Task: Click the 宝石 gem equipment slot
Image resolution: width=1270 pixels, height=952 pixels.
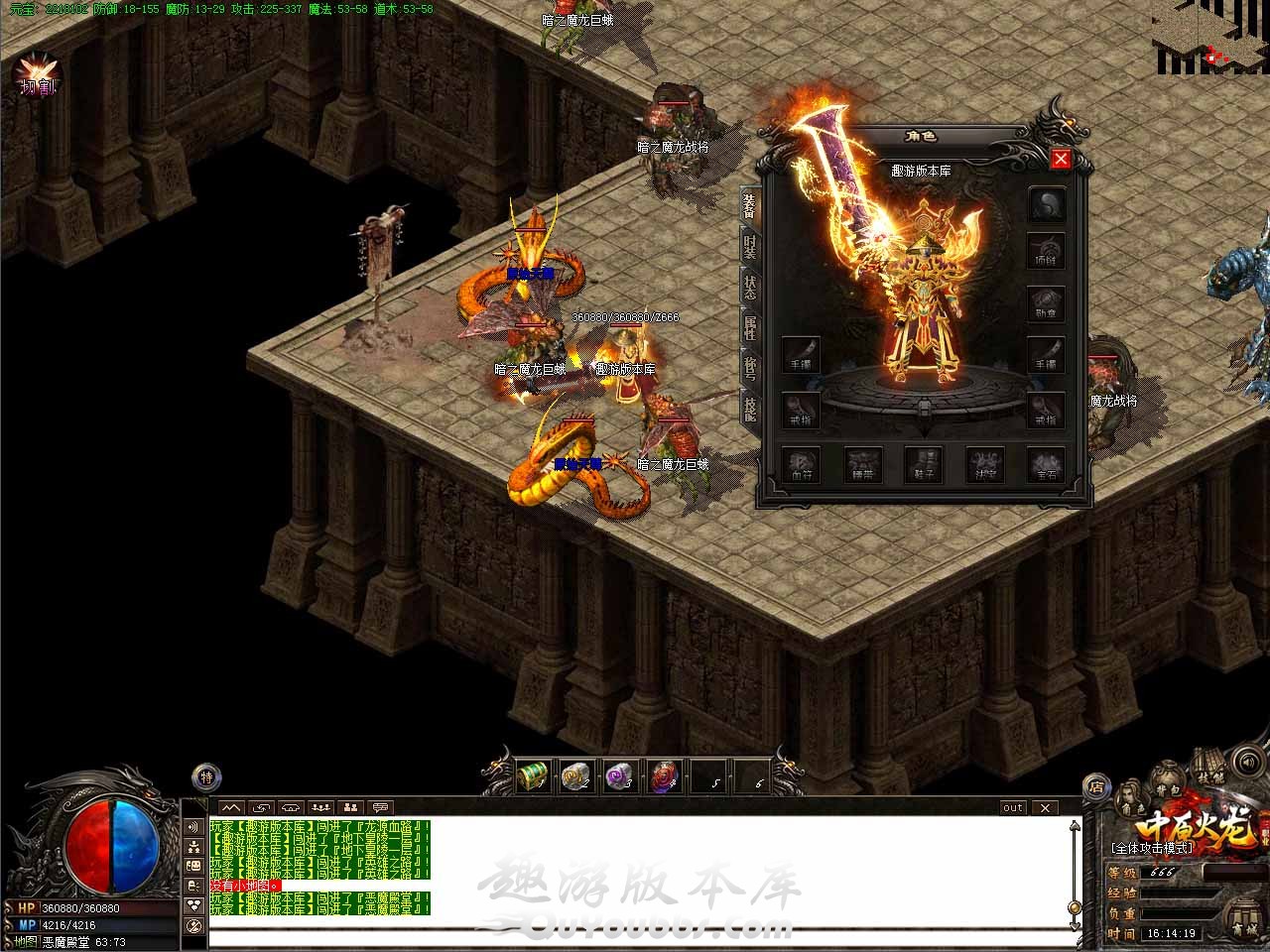Action: [x=1046, y=464]
